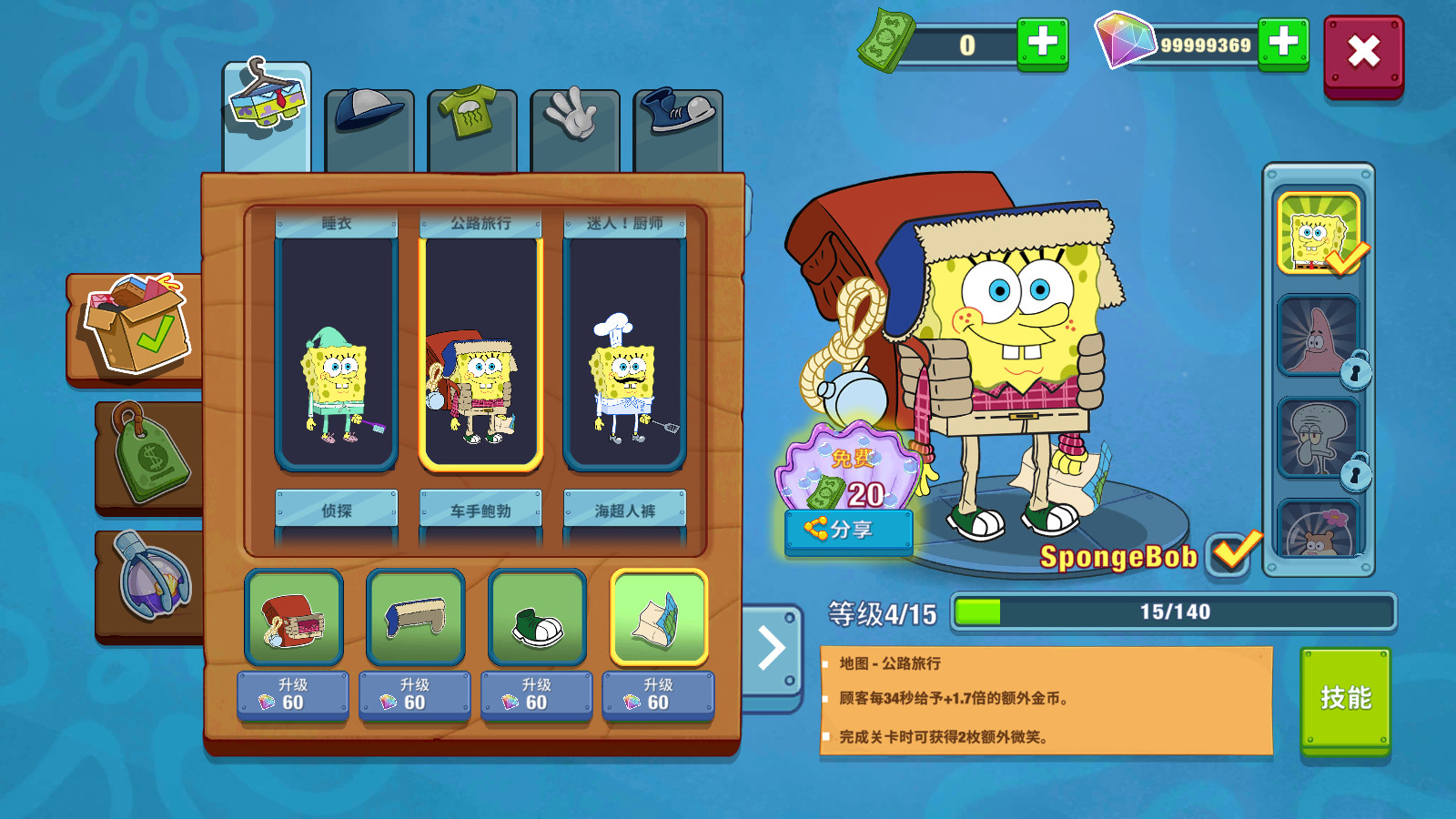
Task: Switch to the hat category tab
Action: (369, 127)
